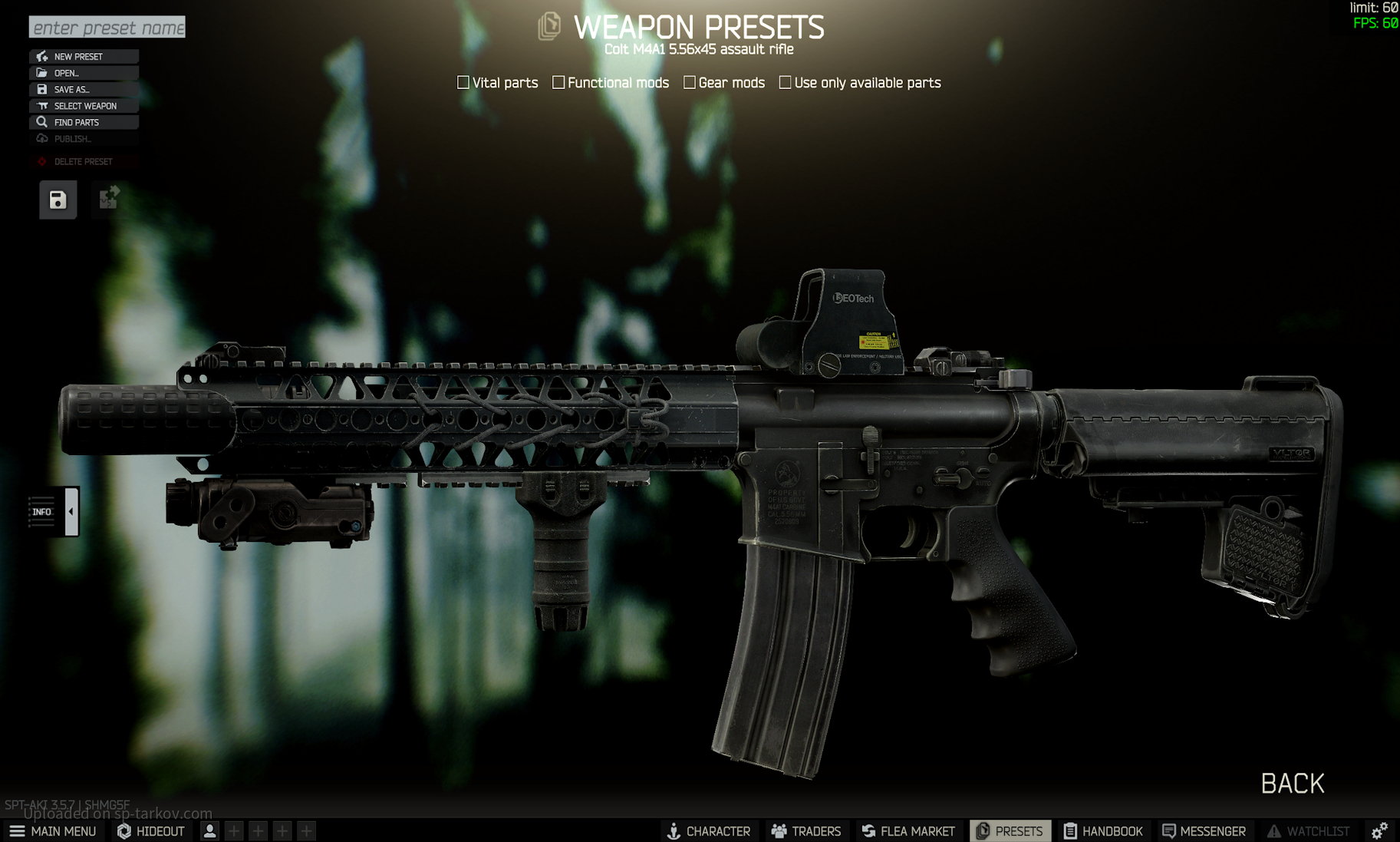Switch to the Character tab

pos(708,831)
